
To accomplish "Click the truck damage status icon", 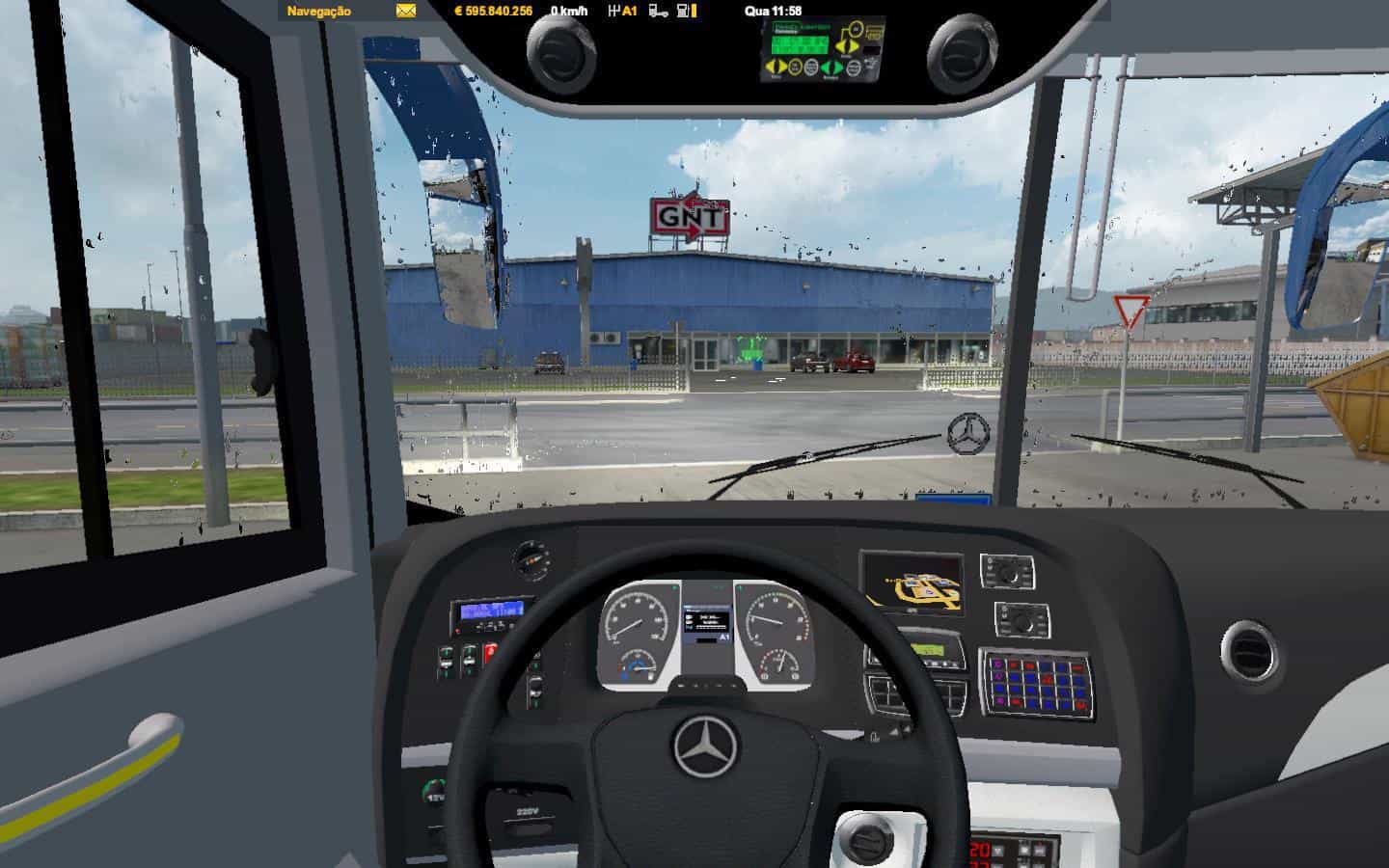I will click(x=659, y=12).
